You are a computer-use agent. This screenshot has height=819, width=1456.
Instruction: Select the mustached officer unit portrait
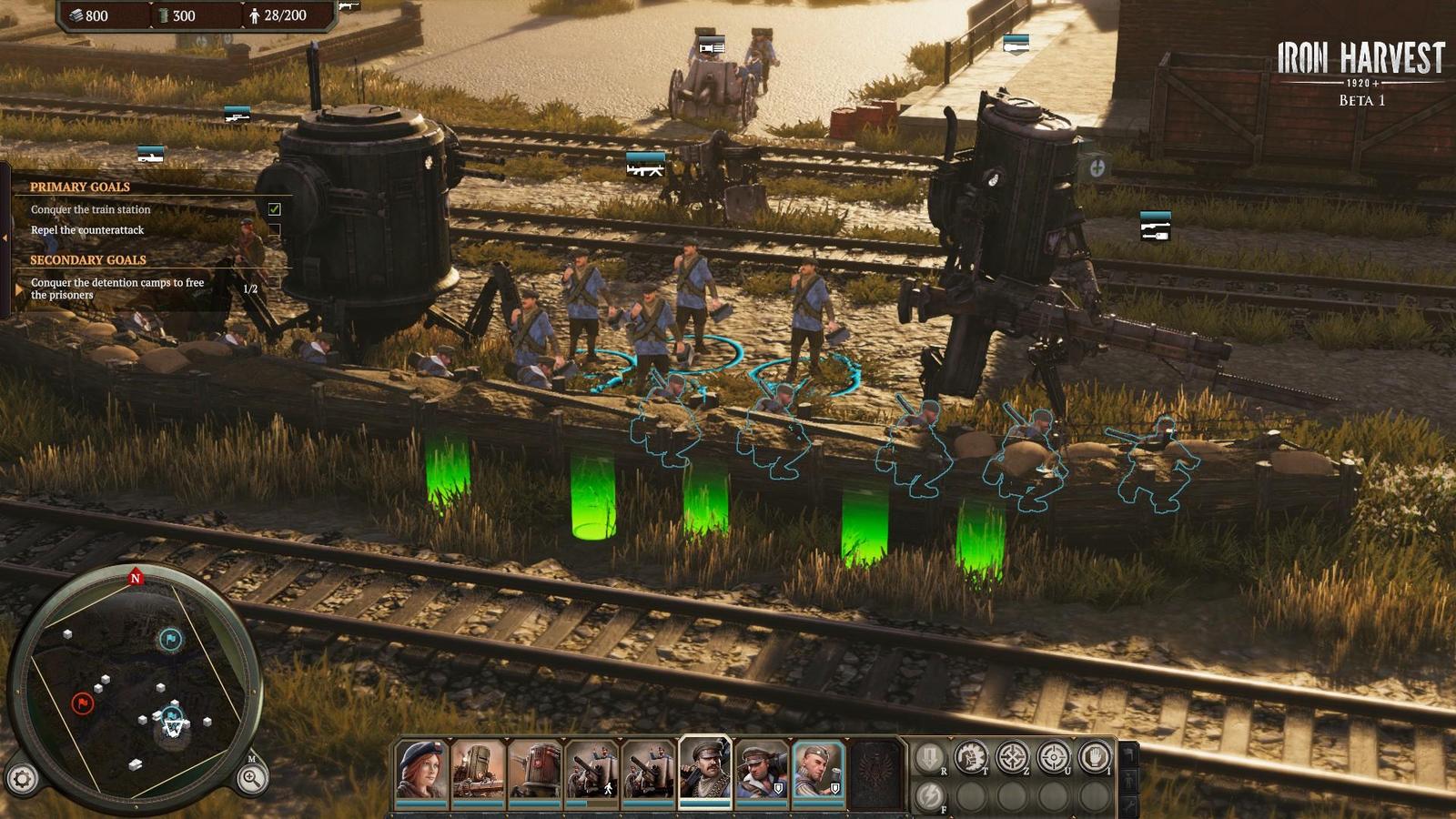(x=704, y=770)
